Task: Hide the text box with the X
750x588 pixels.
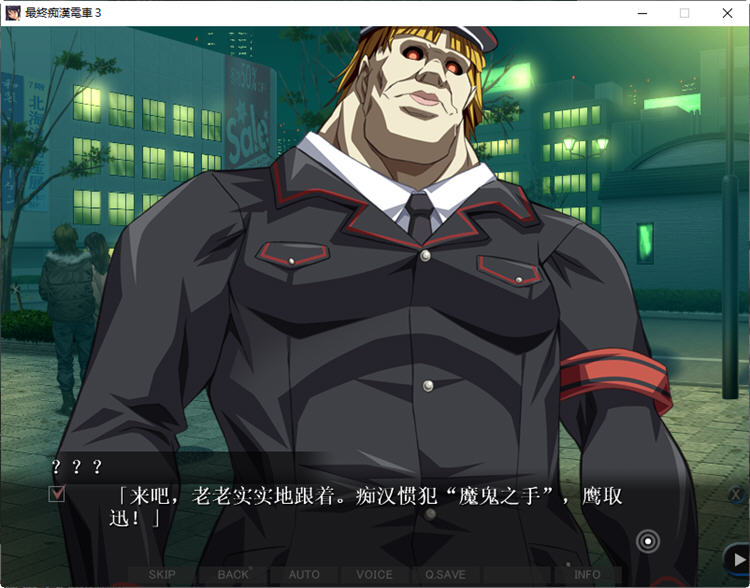Action: 736,495
